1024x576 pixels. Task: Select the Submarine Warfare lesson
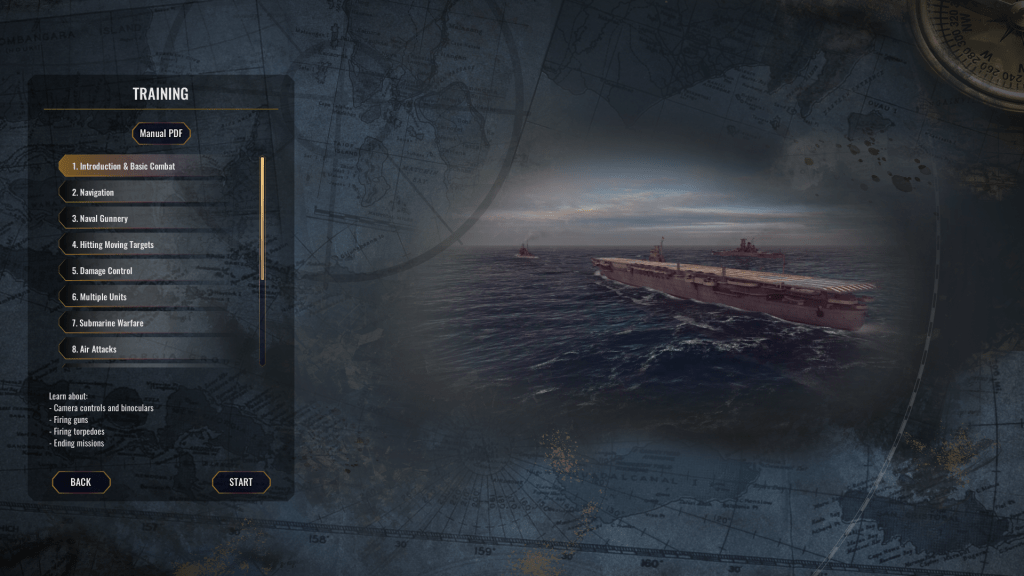coord(107,323)
